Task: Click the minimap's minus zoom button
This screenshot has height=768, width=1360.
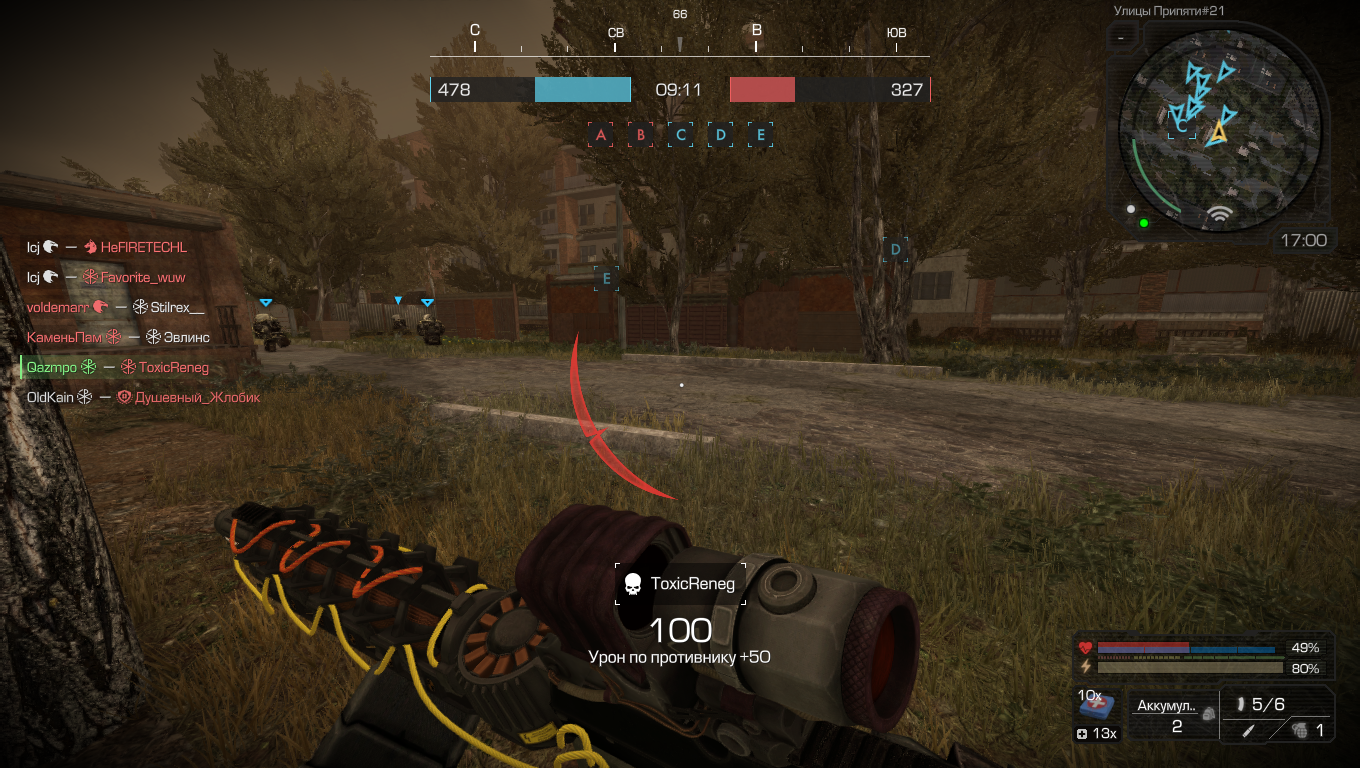Action: point(1122,38)
